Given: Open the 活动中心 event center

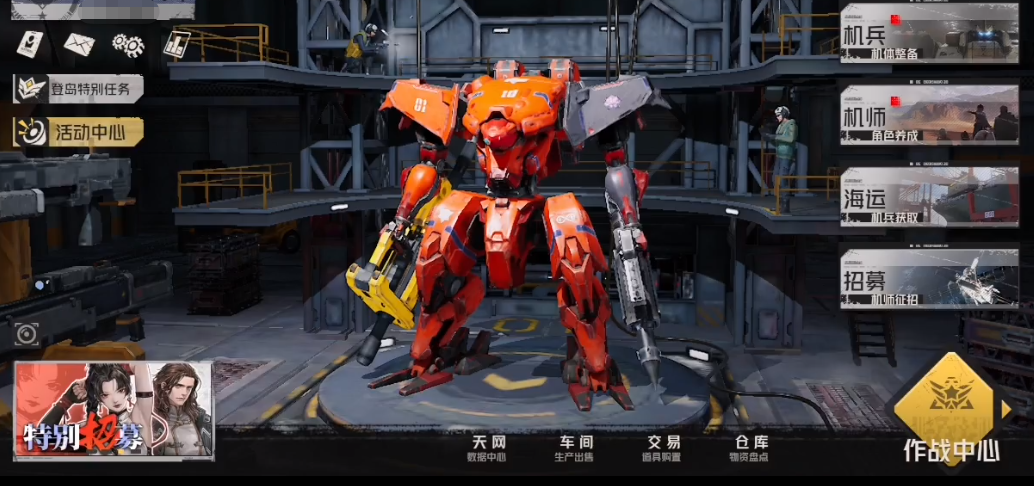Looking at the screenshot, I should 80,131.
